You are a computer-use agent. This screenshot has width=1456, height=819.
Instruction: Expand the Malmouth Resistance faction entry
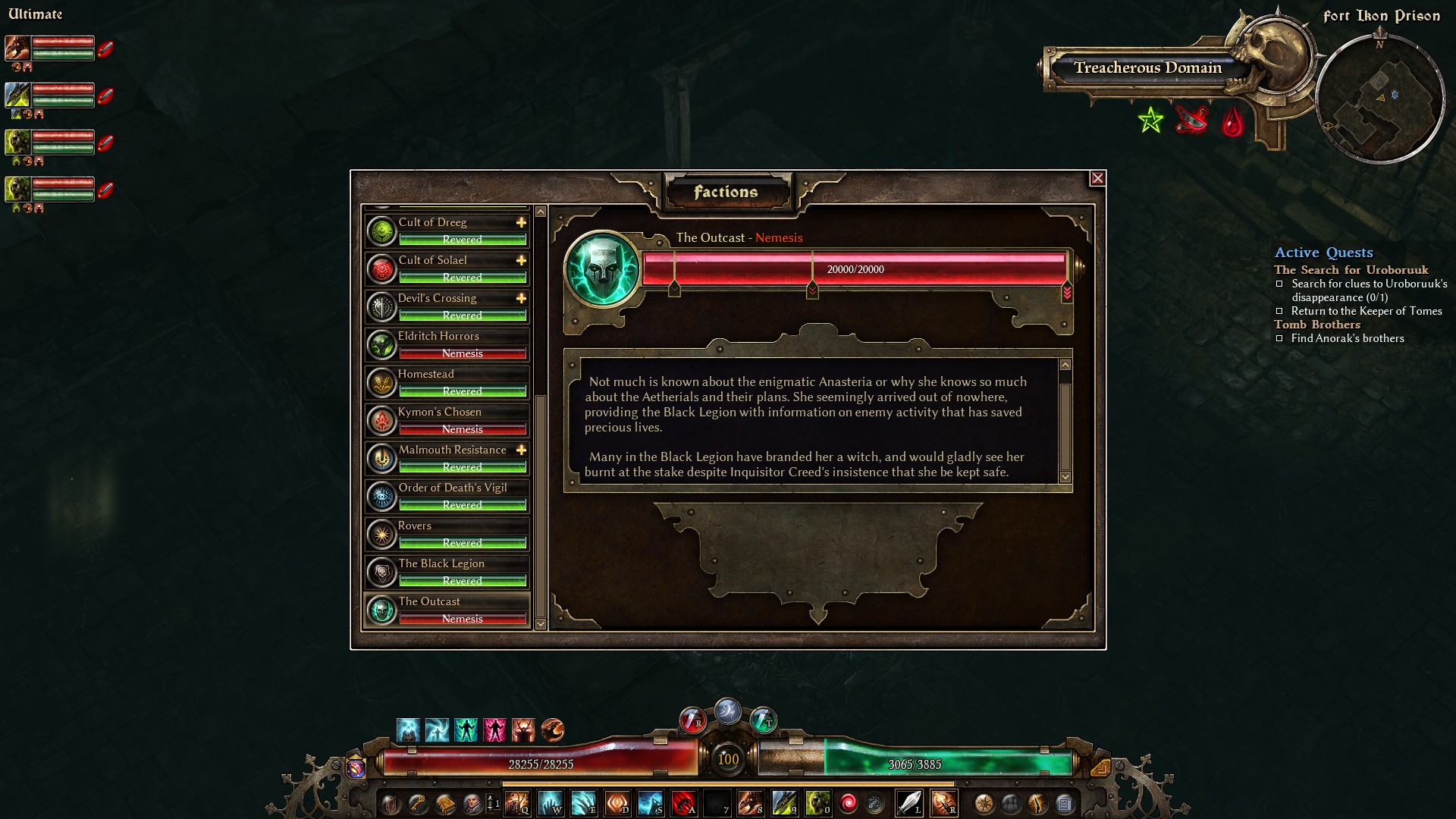[520, 450]
